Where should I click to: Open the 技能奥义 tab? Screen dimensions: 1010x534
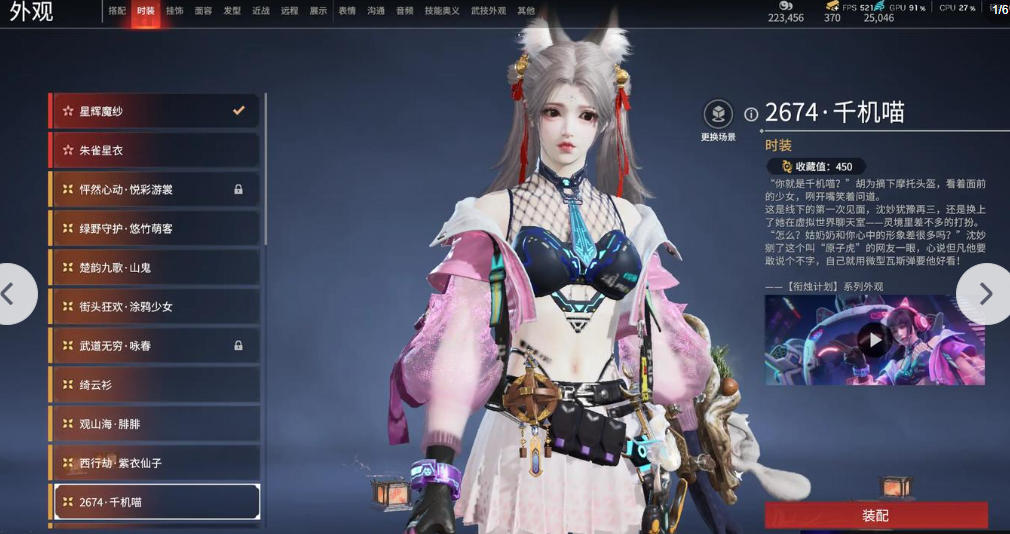pos(440,11)
